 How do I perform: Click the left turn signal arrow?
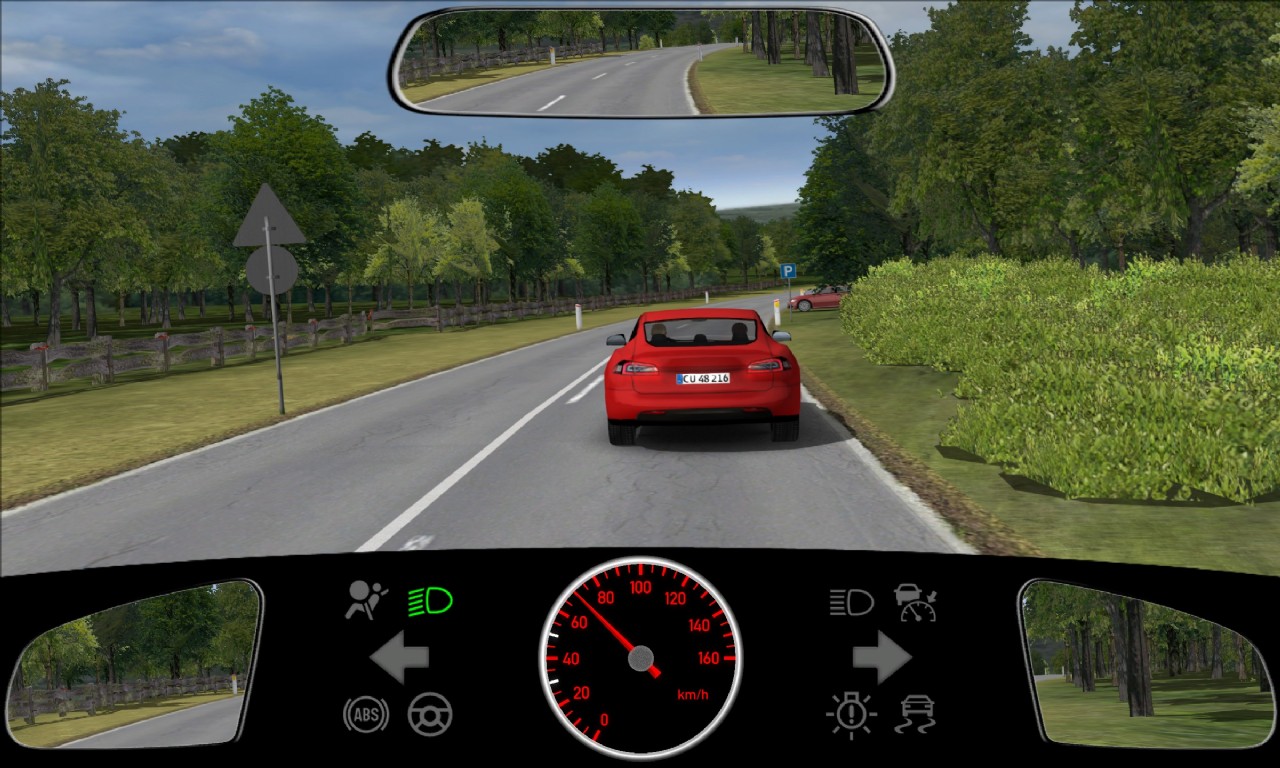coord(399,657)
